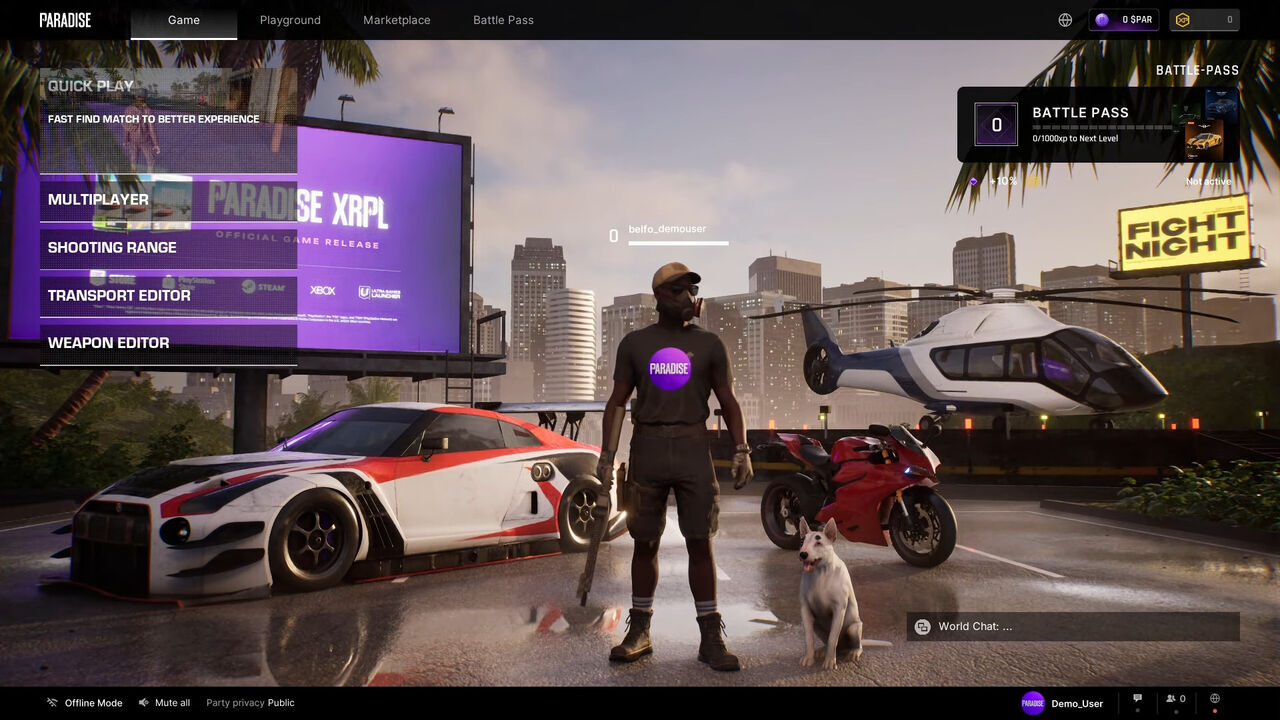
Task: Open the Playground tab
Action: 290,20
